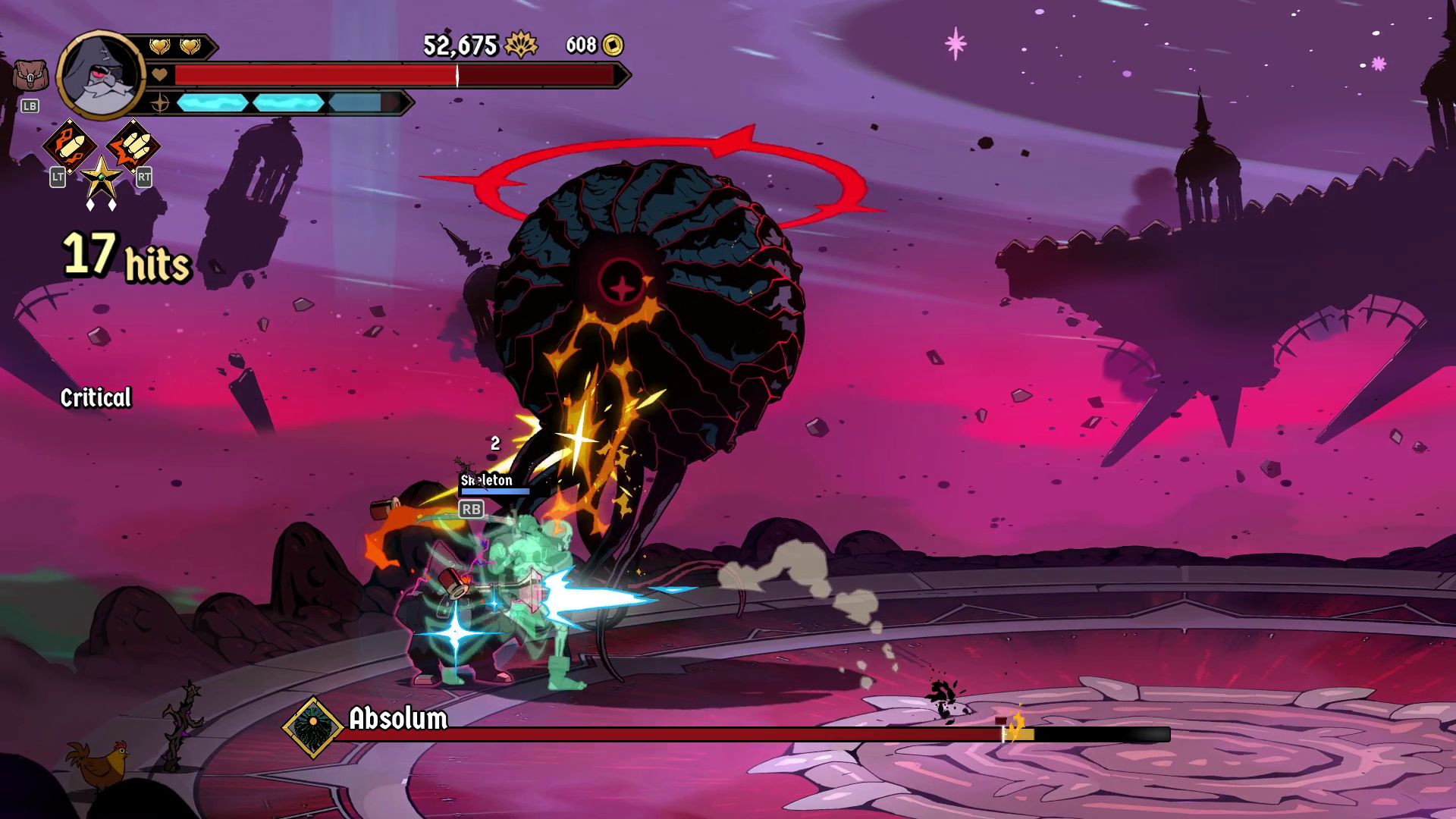This screenshot has height=819, width=1456.
Task: Activate the triple bullet blast skill
Action: [x=133, y=146]
